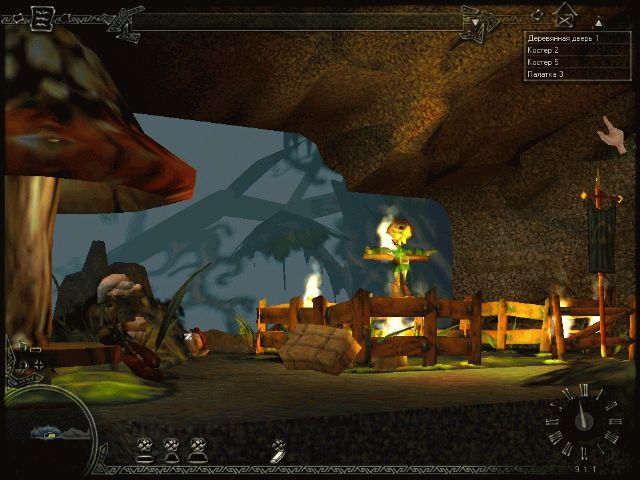Select 'Деревянная дверь 1' in the list

[563, 38]
